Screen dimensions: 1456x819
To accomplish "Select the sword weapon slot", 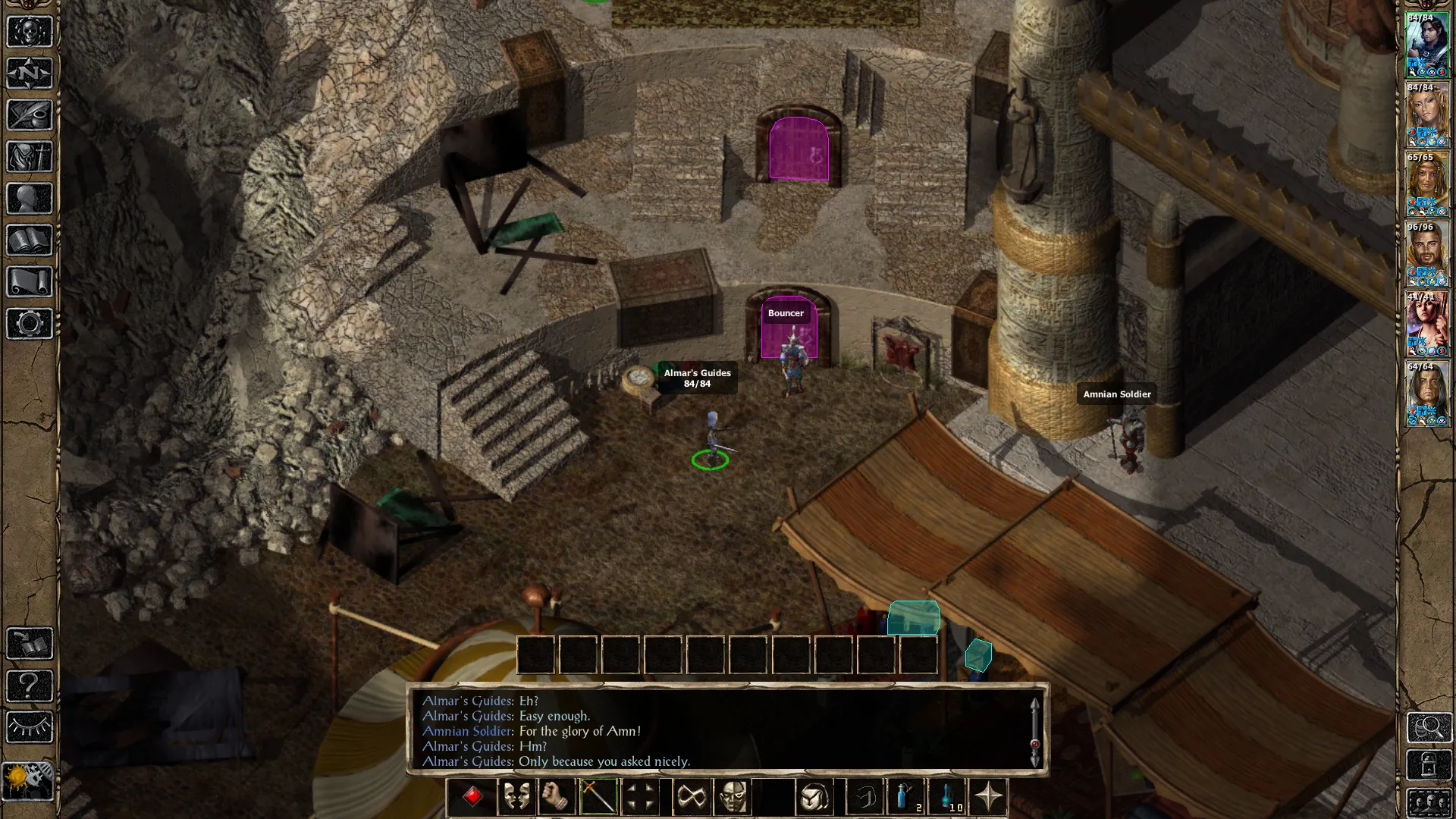I will coord(598,797).
